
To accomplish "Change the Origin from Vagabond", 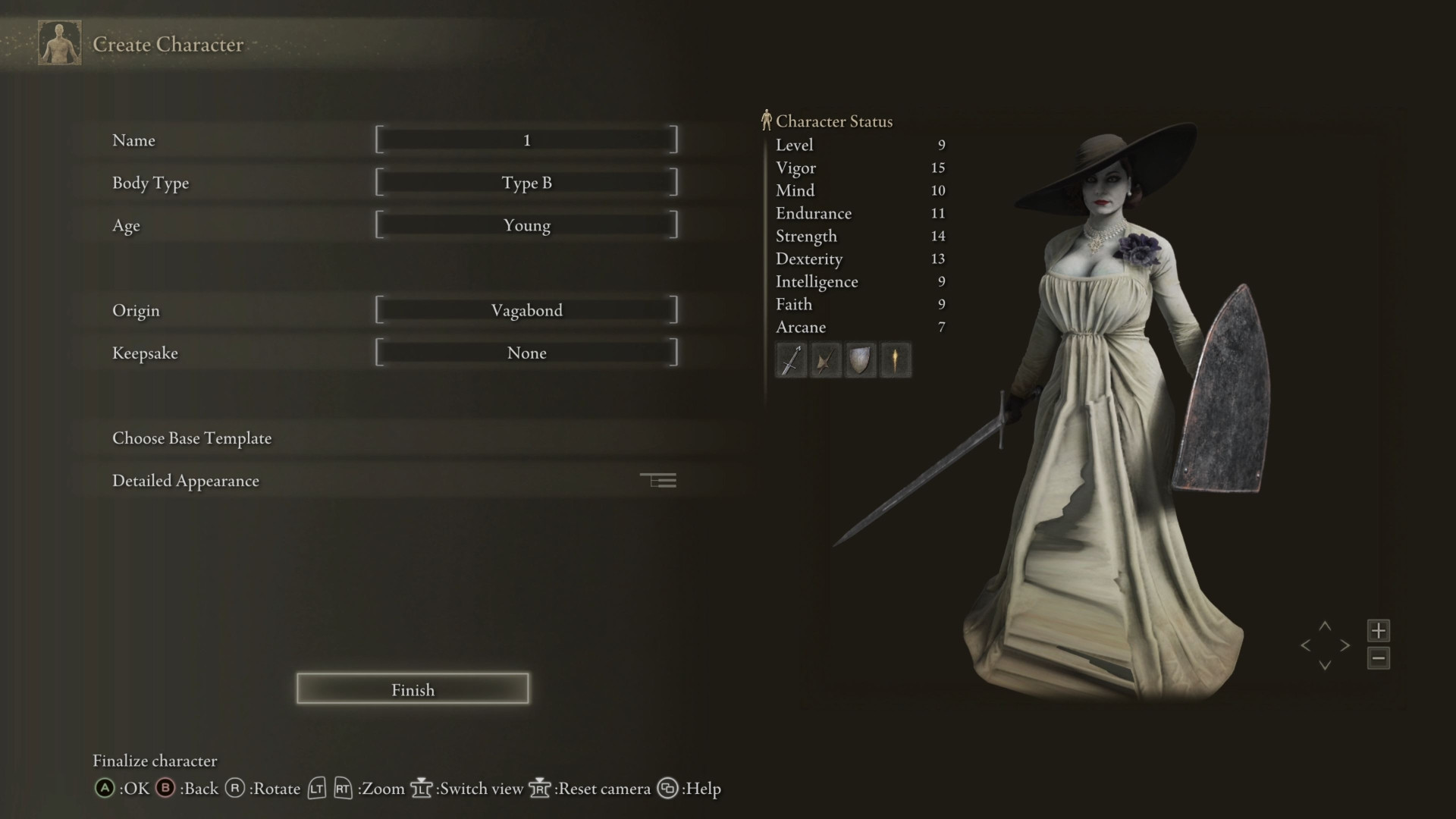I will pos(526,309).
